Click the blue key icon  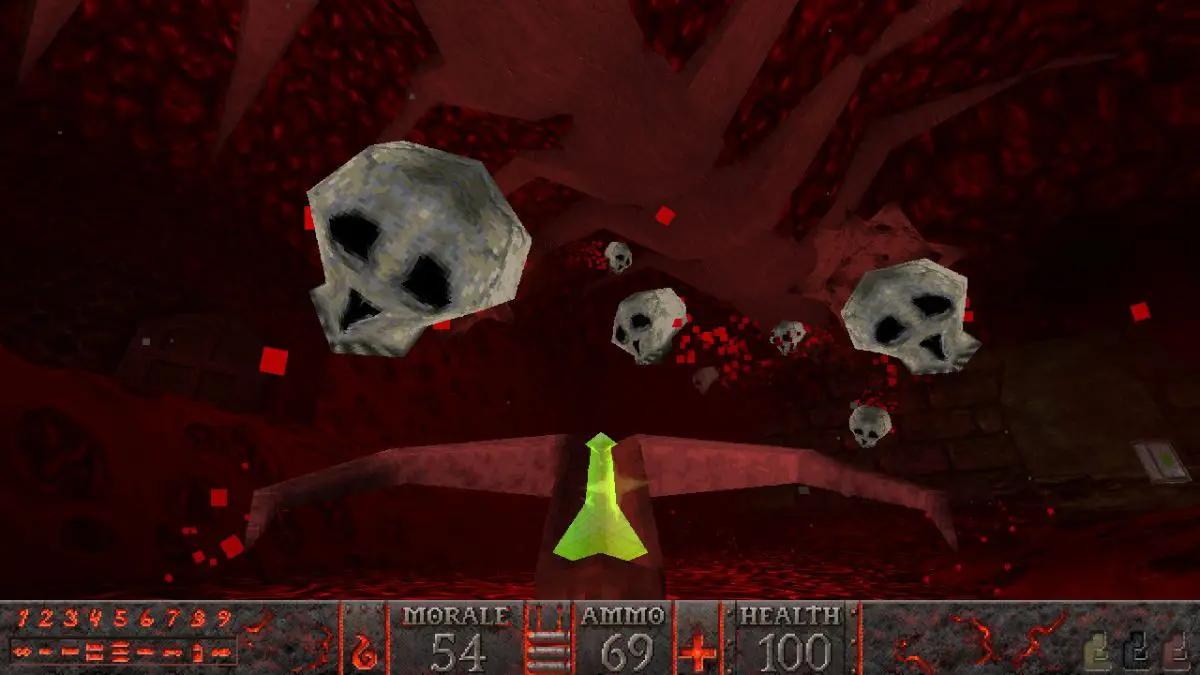(1135, 652)
